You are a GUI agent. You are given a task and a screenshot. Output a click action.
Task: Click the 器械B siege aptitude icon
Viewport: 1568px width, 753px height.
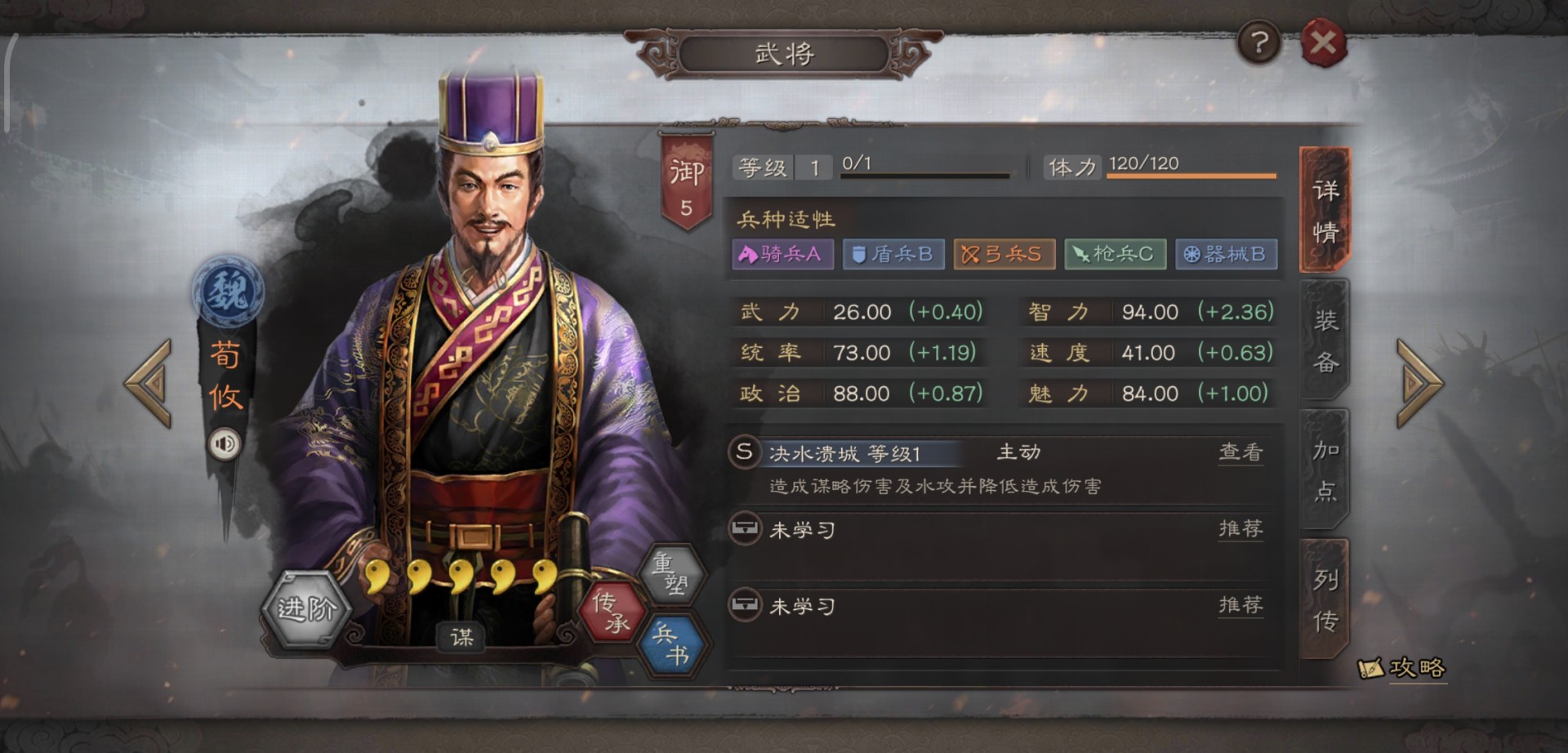(x=1226, y=254)
